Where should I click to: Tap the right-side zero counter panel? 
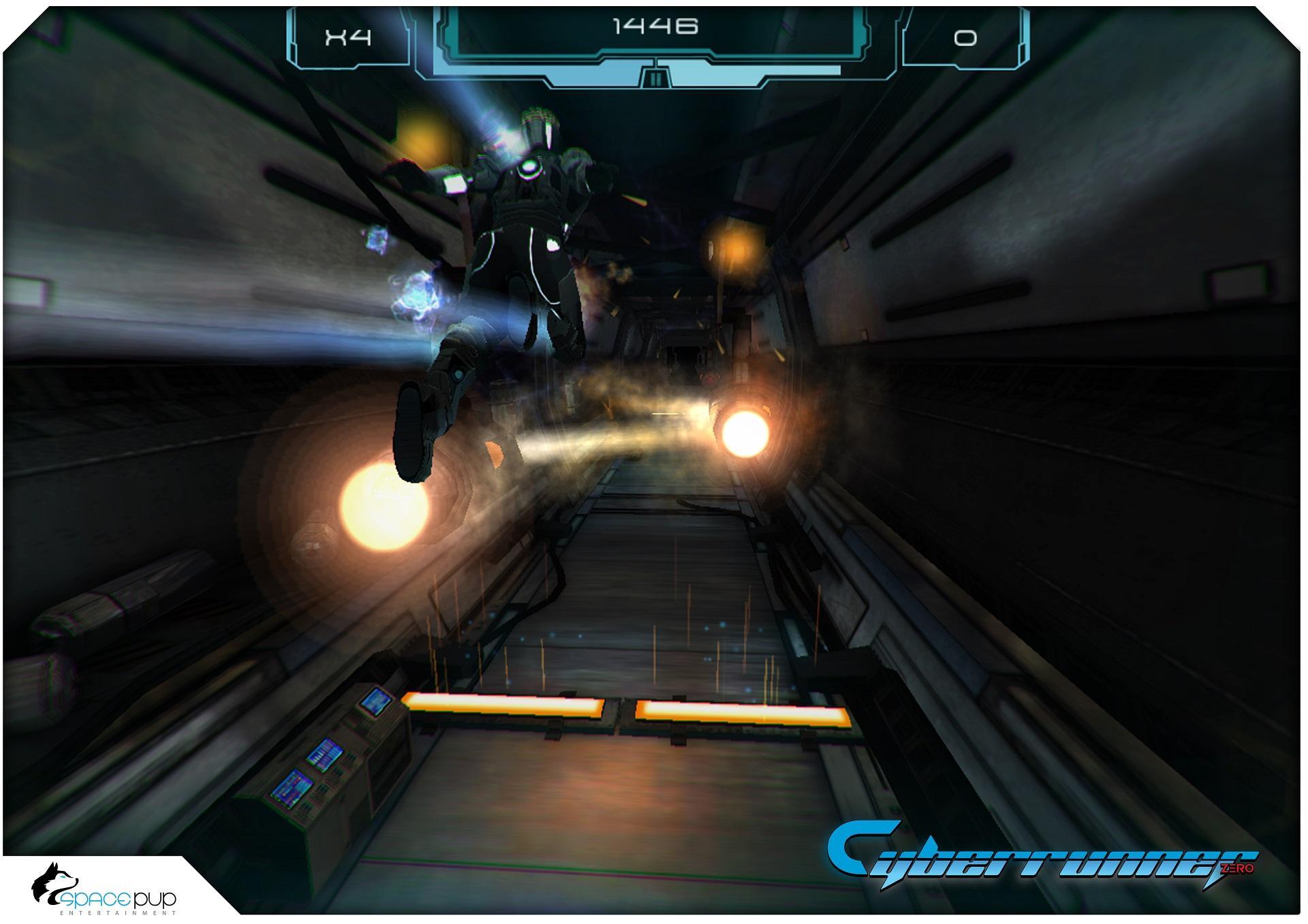966,37
